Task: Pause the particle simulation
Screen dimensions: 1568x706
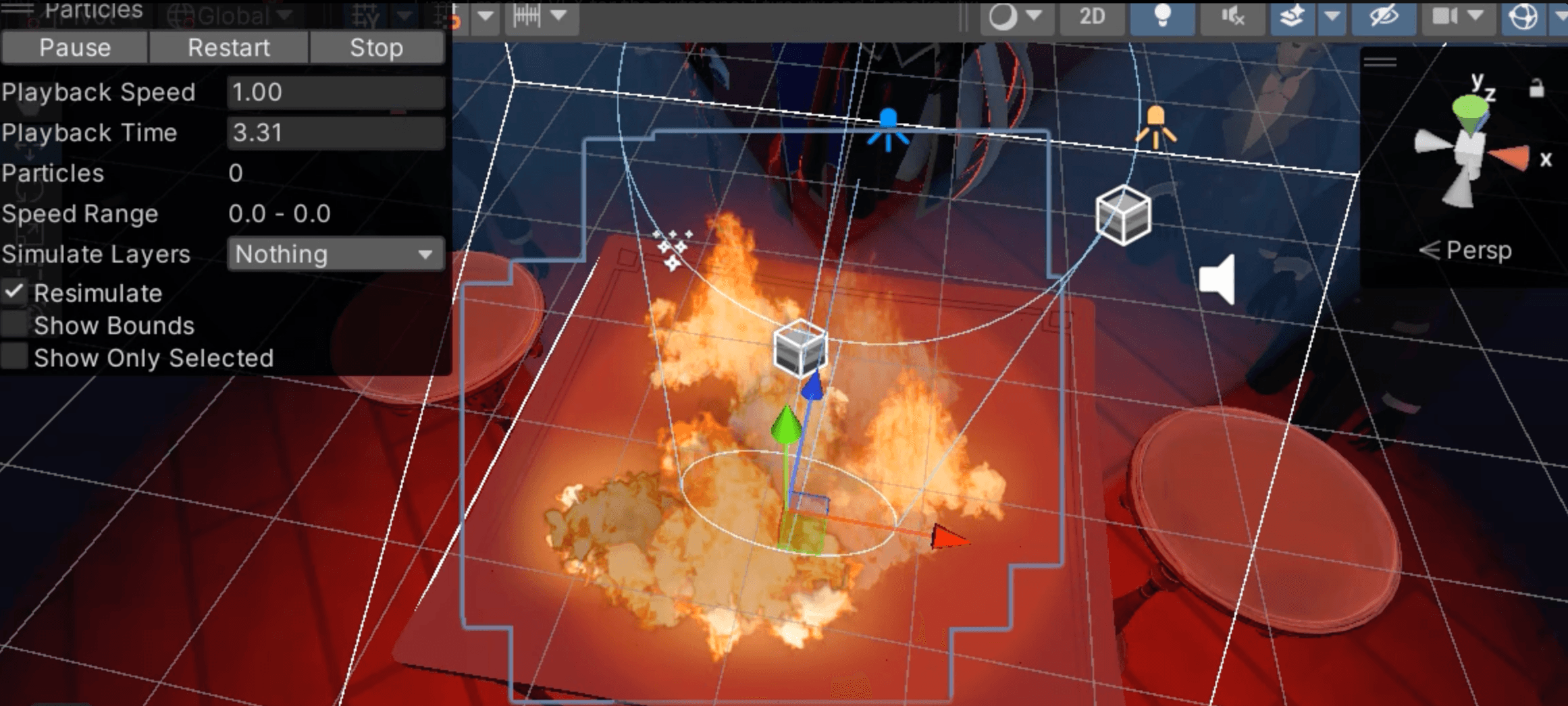Action: pos(74,48)
